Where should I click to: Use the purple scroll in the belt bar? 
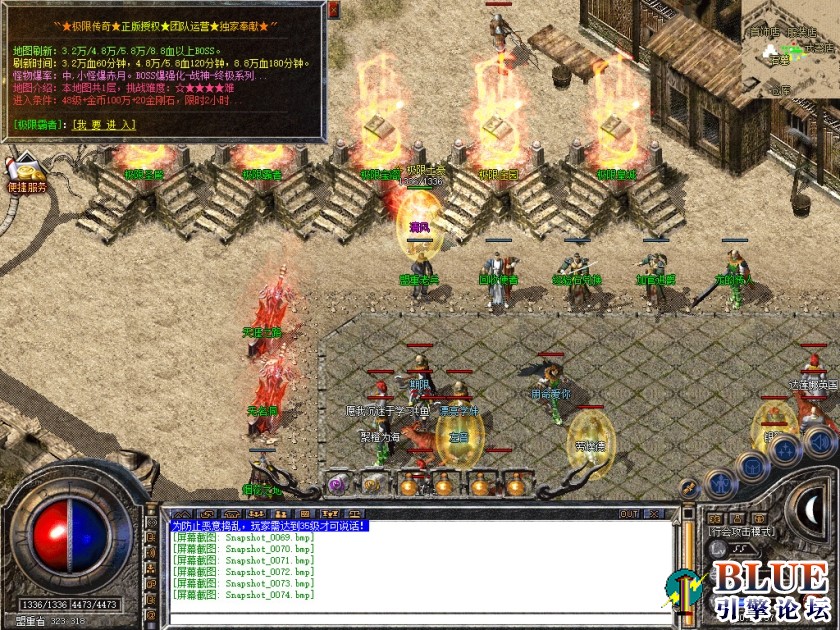click(337, 484)
